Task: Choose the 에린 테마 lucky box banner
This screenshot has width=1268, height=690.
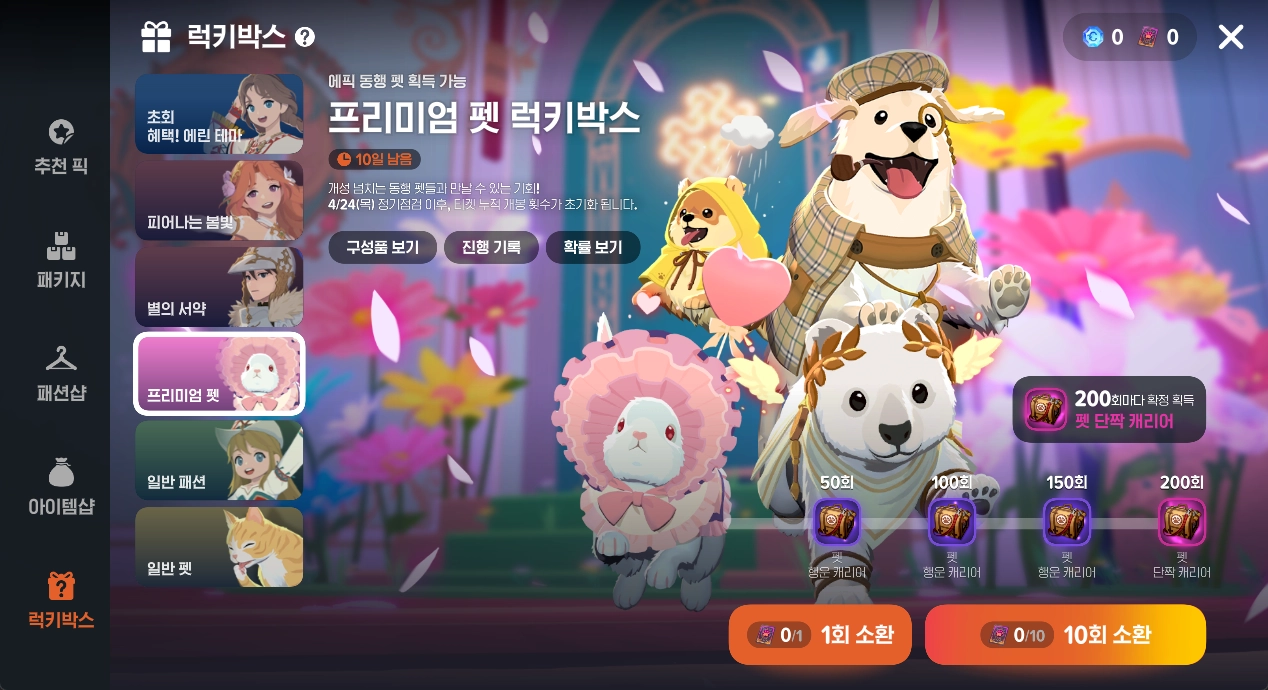Action: [219, 114]
